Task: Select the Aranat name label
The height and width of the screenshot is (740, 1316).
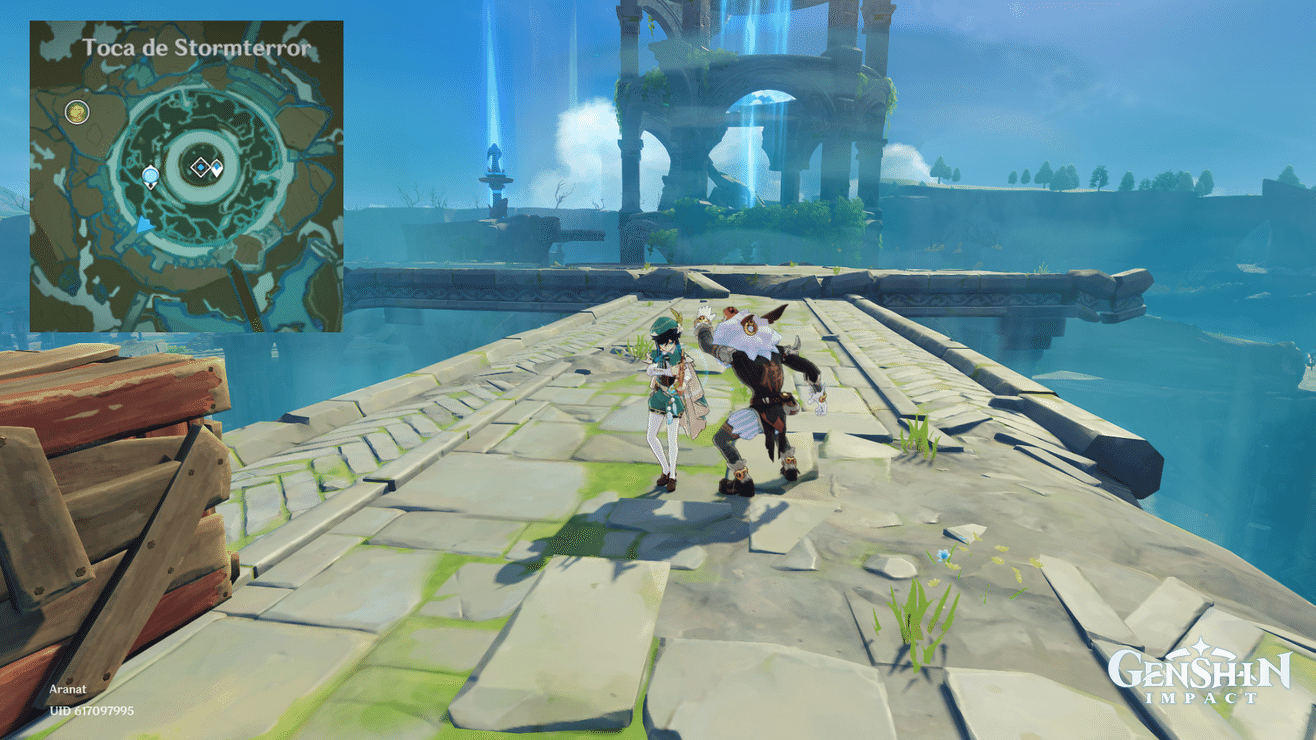Action: click(66, 689)
